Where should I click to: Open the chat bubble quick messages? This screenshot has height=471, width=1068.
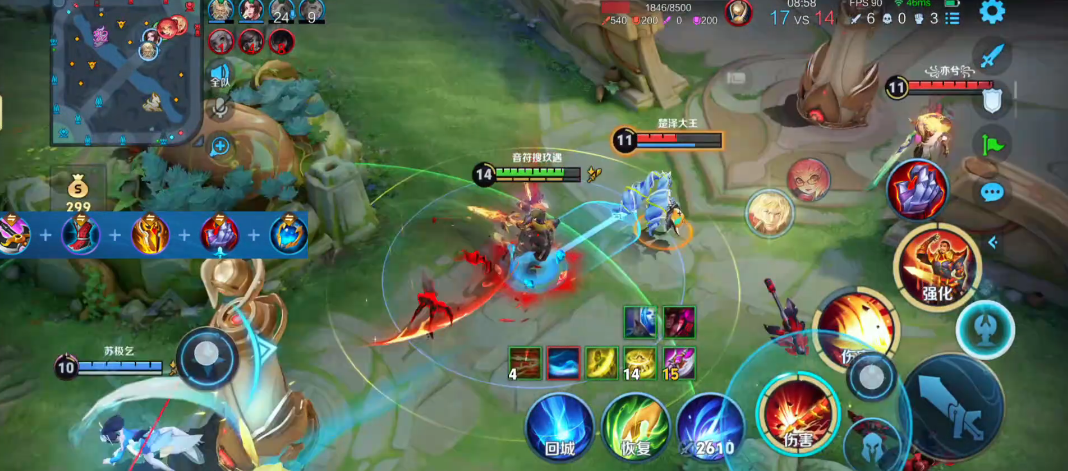point(992,192)
